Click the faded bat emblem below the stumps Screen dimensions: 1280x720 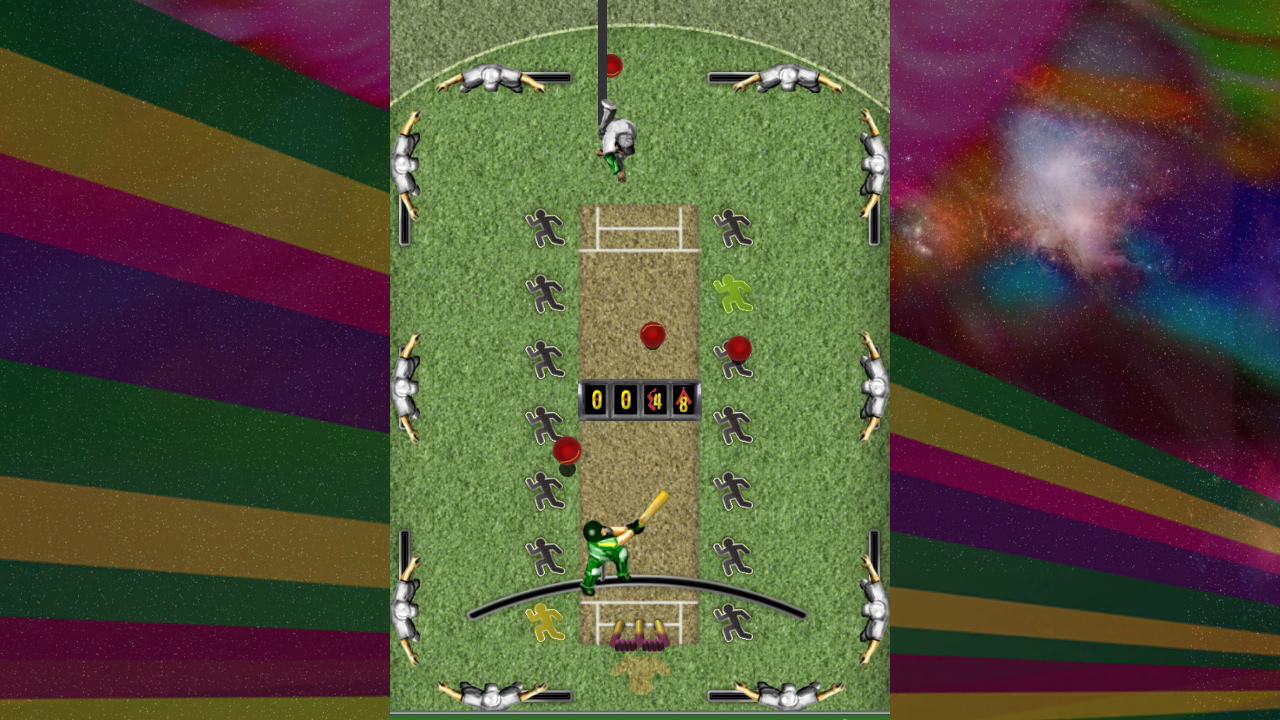pos(640,668)
